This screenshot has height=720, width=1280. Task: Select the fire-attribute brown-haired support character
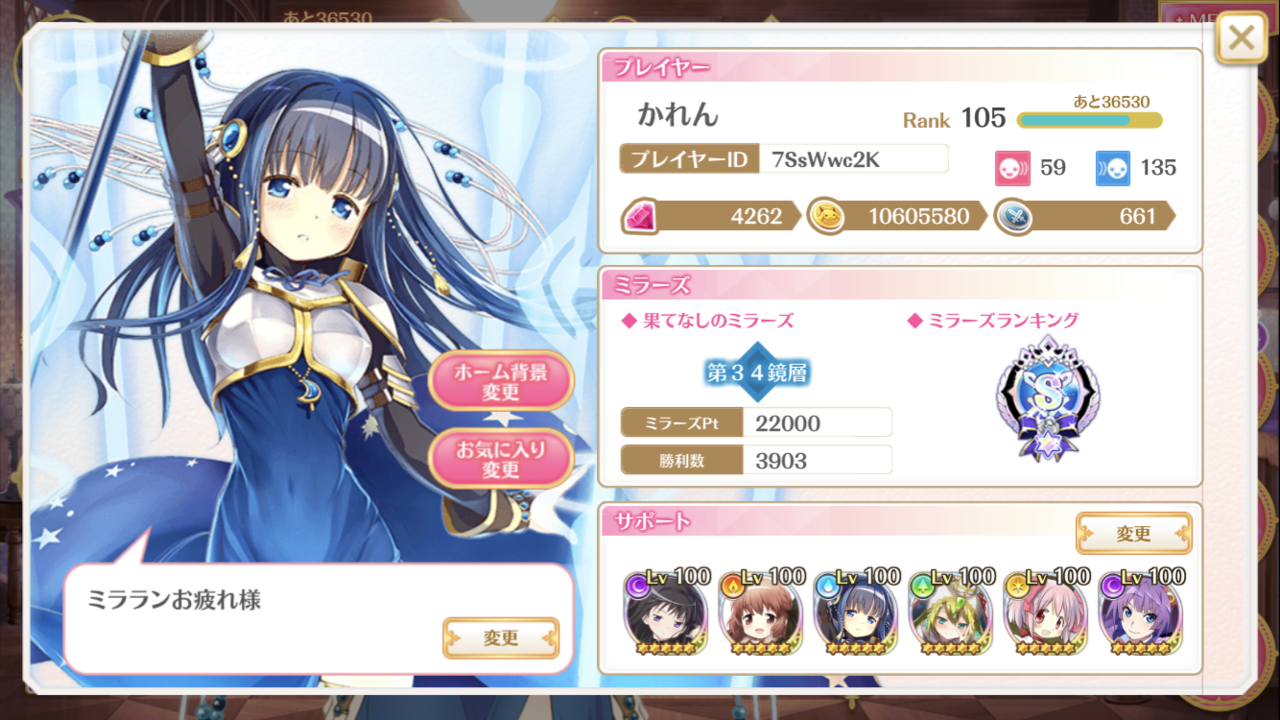(760, 610)
